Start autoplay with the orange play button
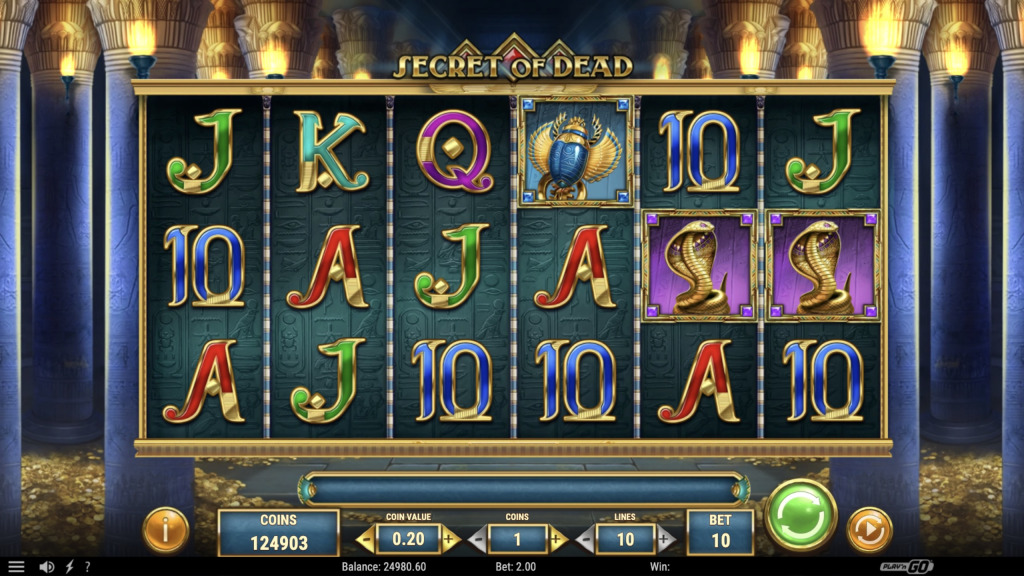 click(x=869, y=529)
